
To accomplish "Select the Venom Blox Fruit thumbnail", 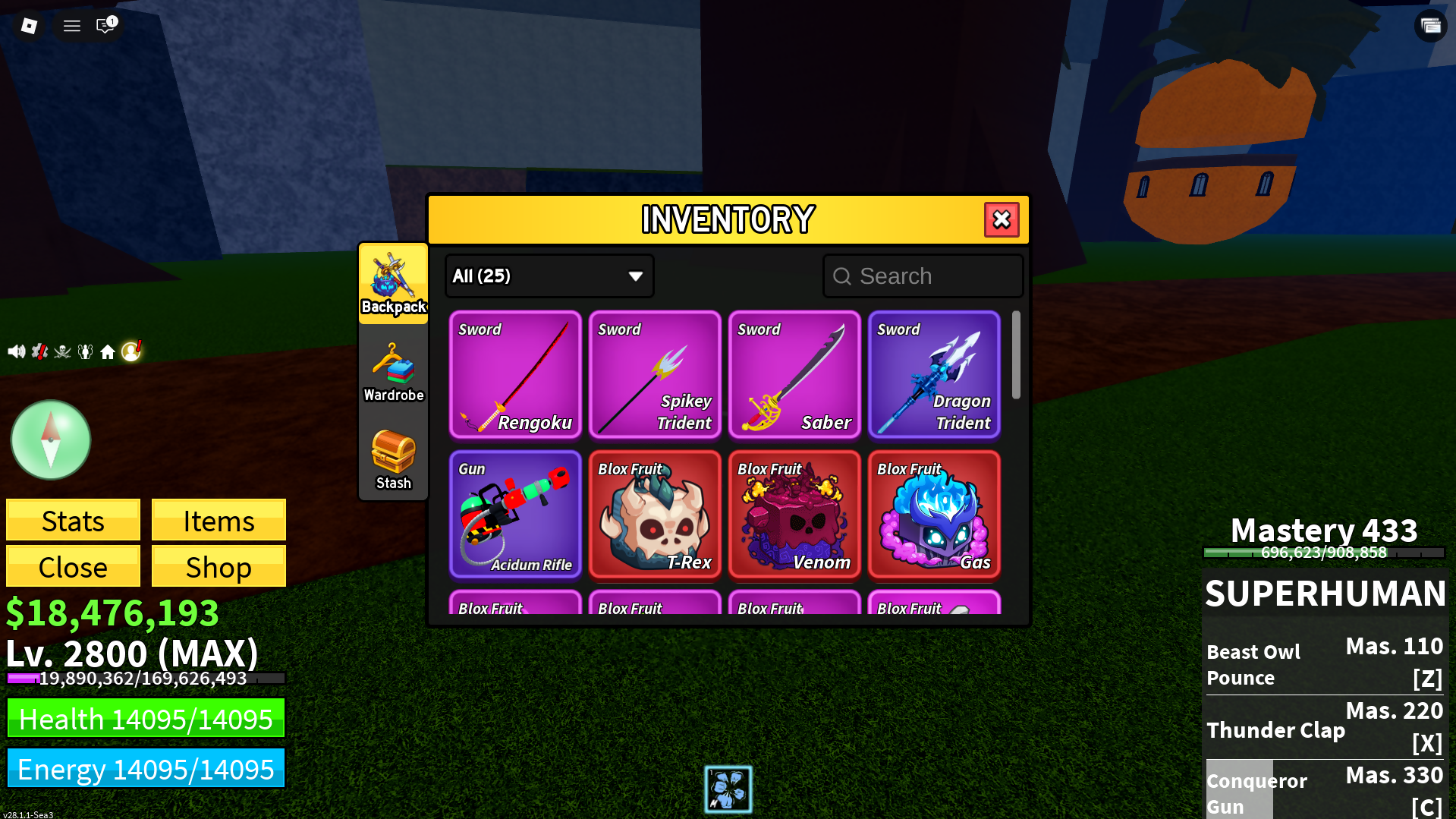I will coord(794,515).
